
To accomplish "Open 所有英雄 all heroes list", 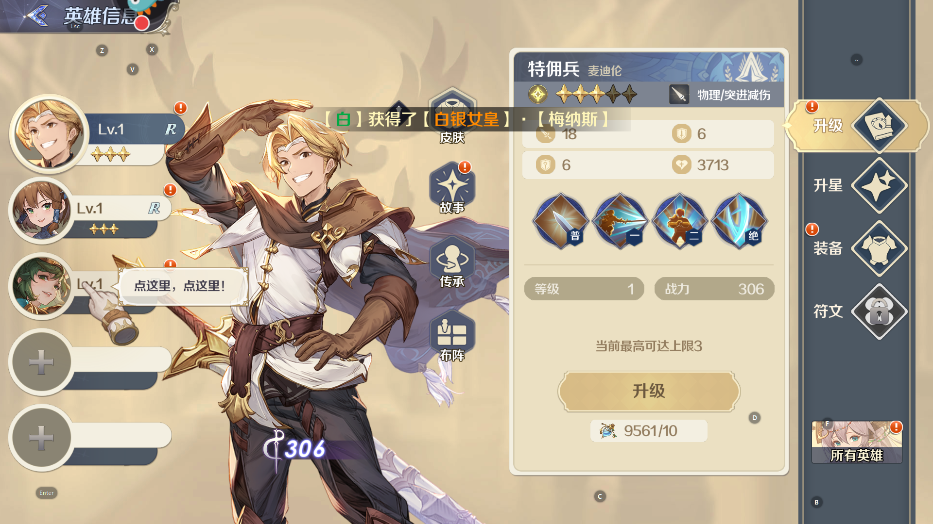I will (857, 442).
